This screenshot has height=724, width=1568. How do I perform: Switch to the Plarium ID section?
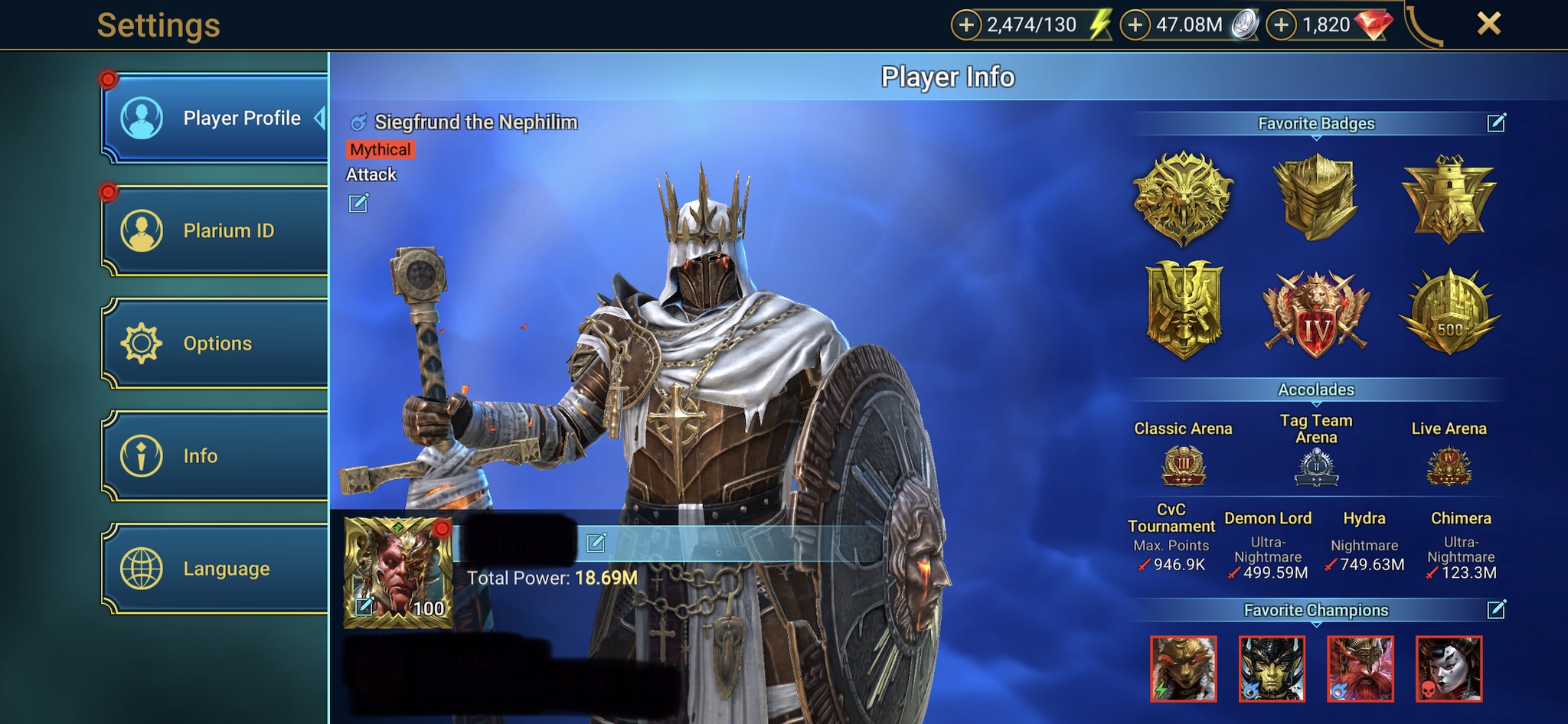[x=216, y=230]
